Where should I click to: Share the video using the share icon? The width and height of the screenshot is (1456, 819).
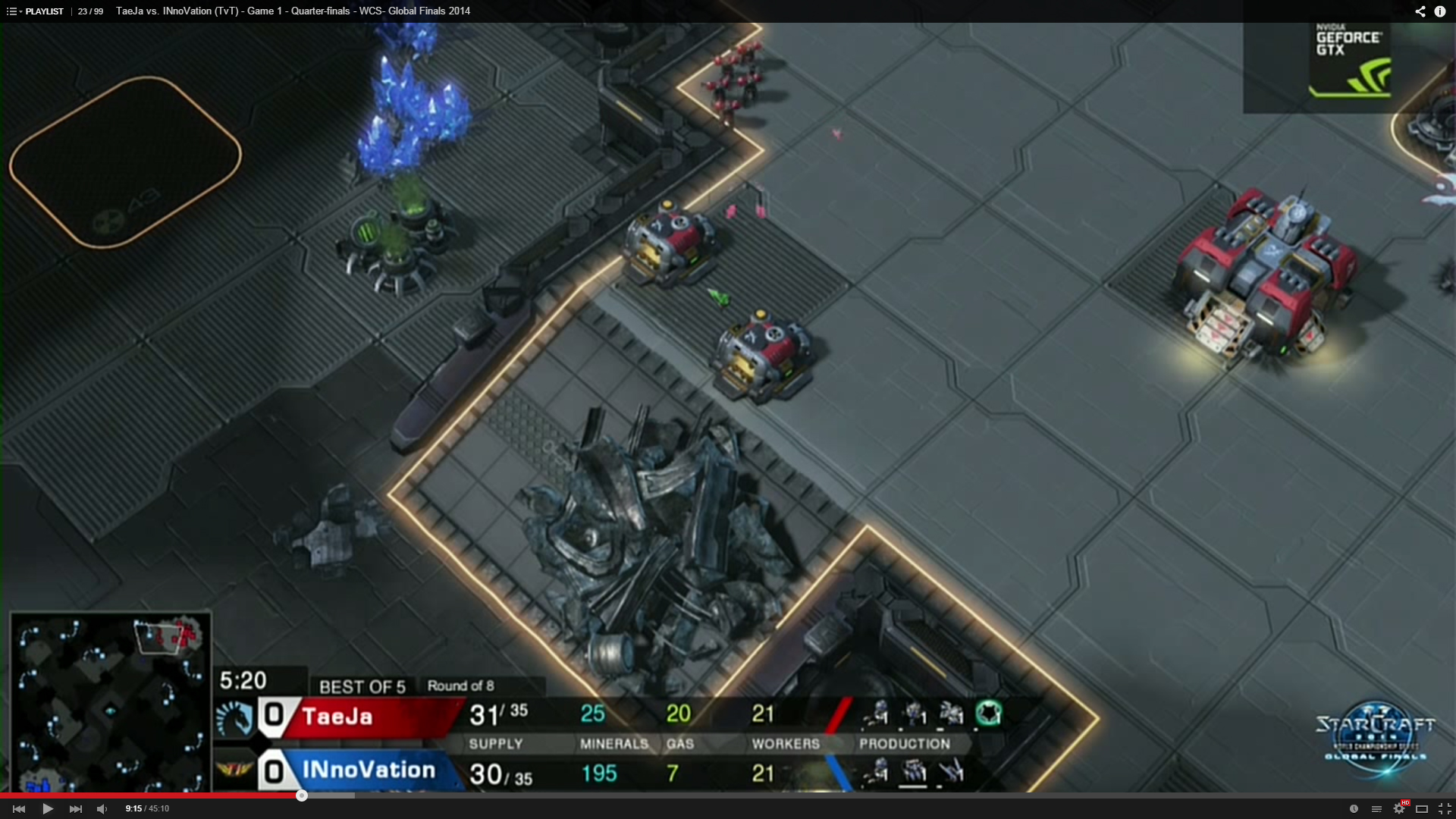click(x=1420, y=11)
